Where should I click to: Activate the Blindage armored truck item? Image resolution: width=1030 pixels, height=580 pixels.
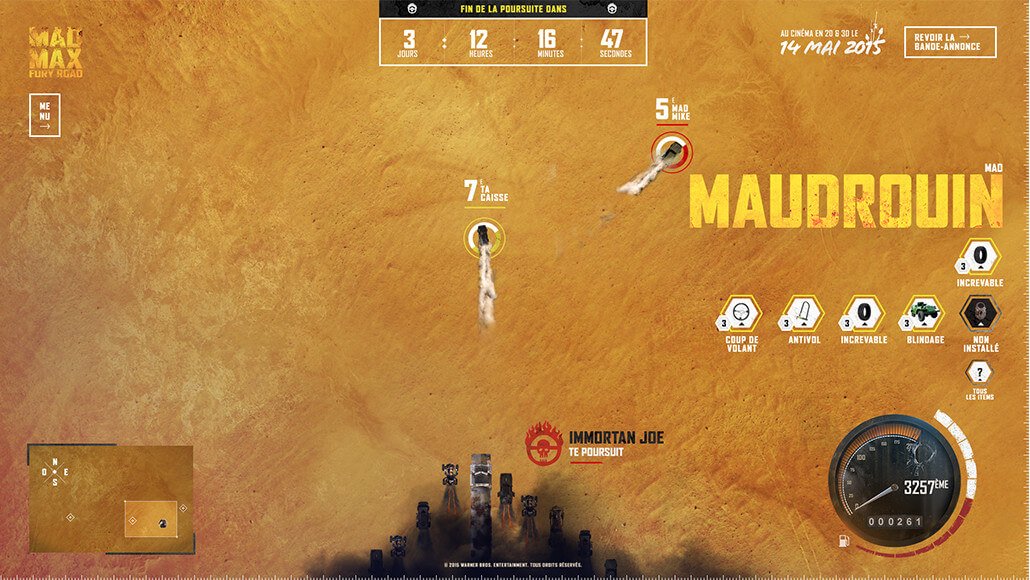(923, 314)
